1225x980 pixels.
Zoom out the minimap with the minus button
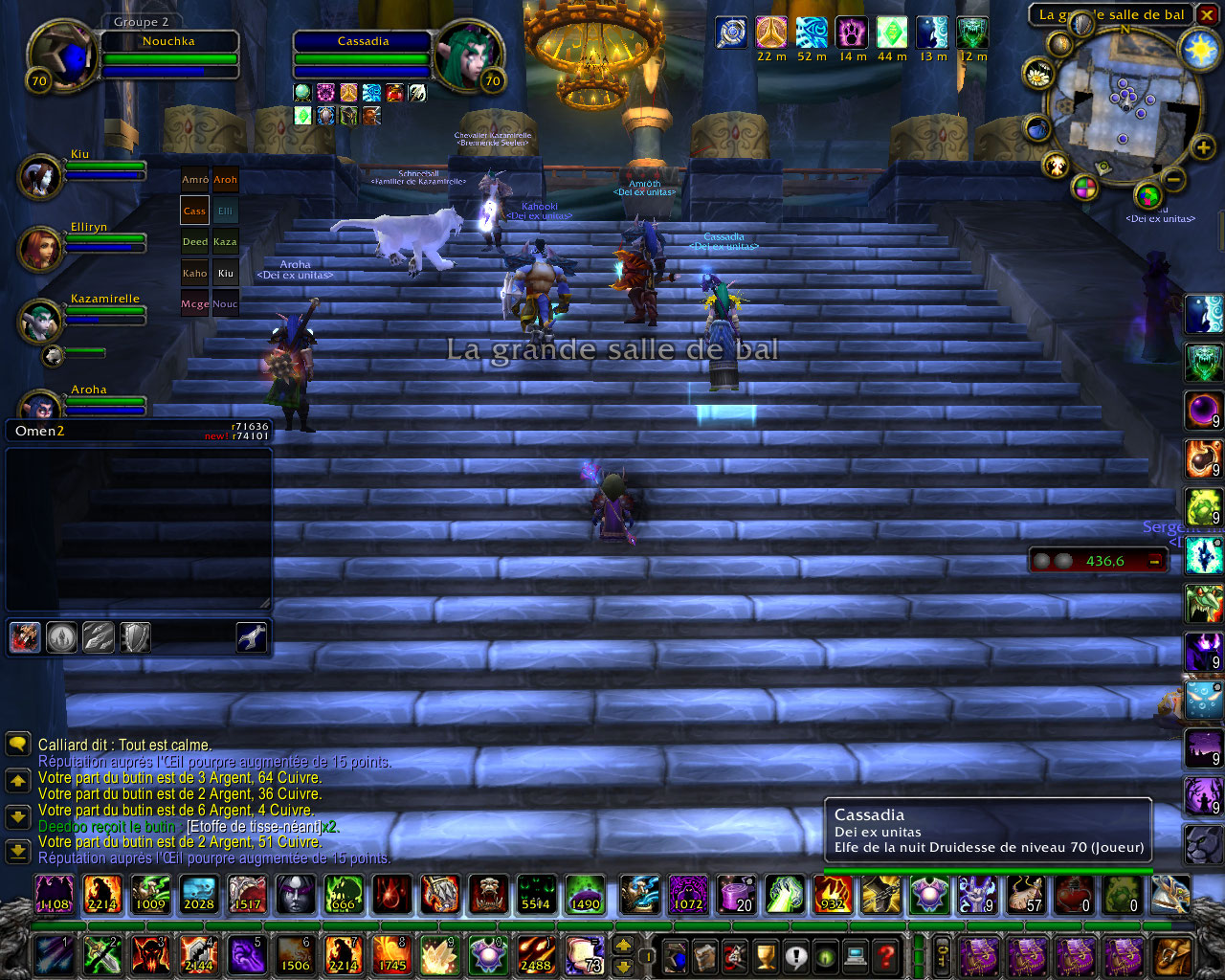(x=1174, y=178)
